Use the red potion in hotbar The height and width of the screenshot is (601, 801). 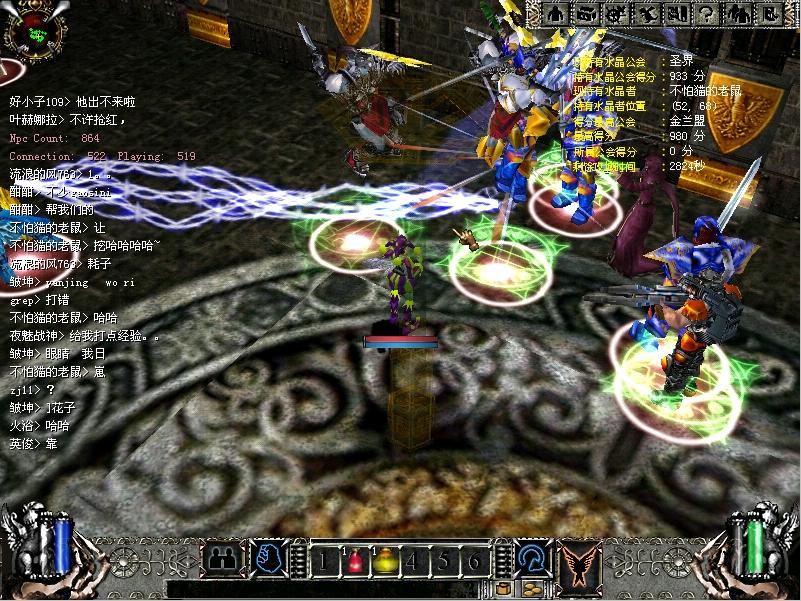(355, 560)
